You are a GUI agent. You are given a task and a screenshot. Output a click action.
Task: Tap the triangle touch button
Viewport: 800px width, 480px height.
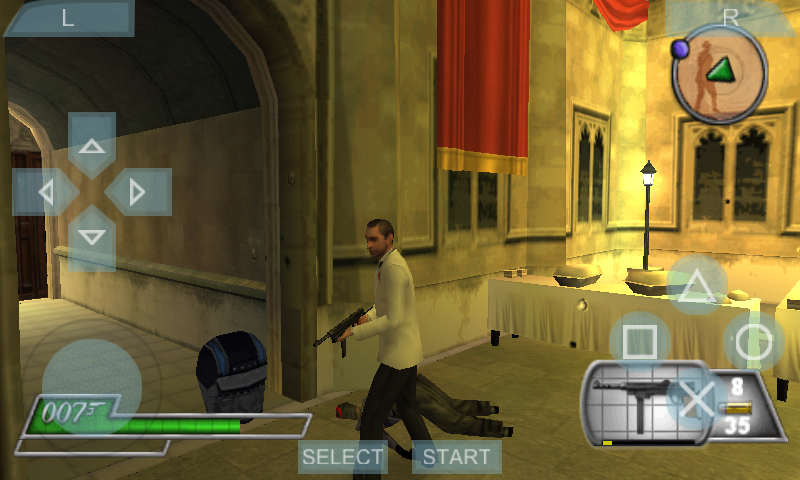click(697, 285)
